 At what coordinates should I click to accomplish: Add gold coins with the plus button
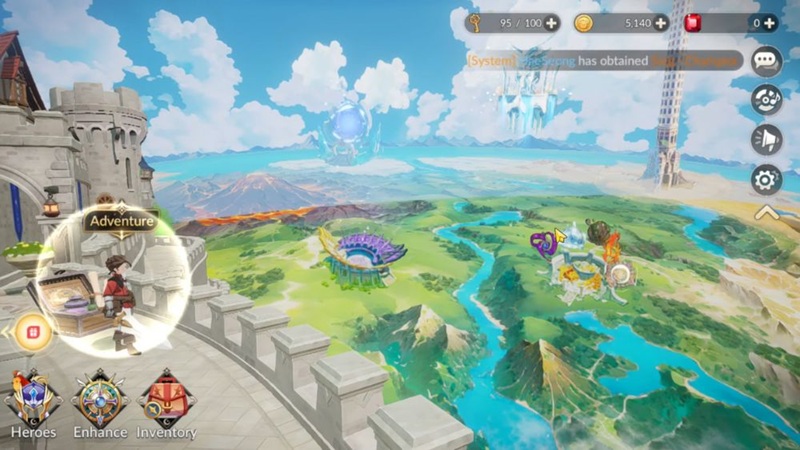(x=661, y=23)
